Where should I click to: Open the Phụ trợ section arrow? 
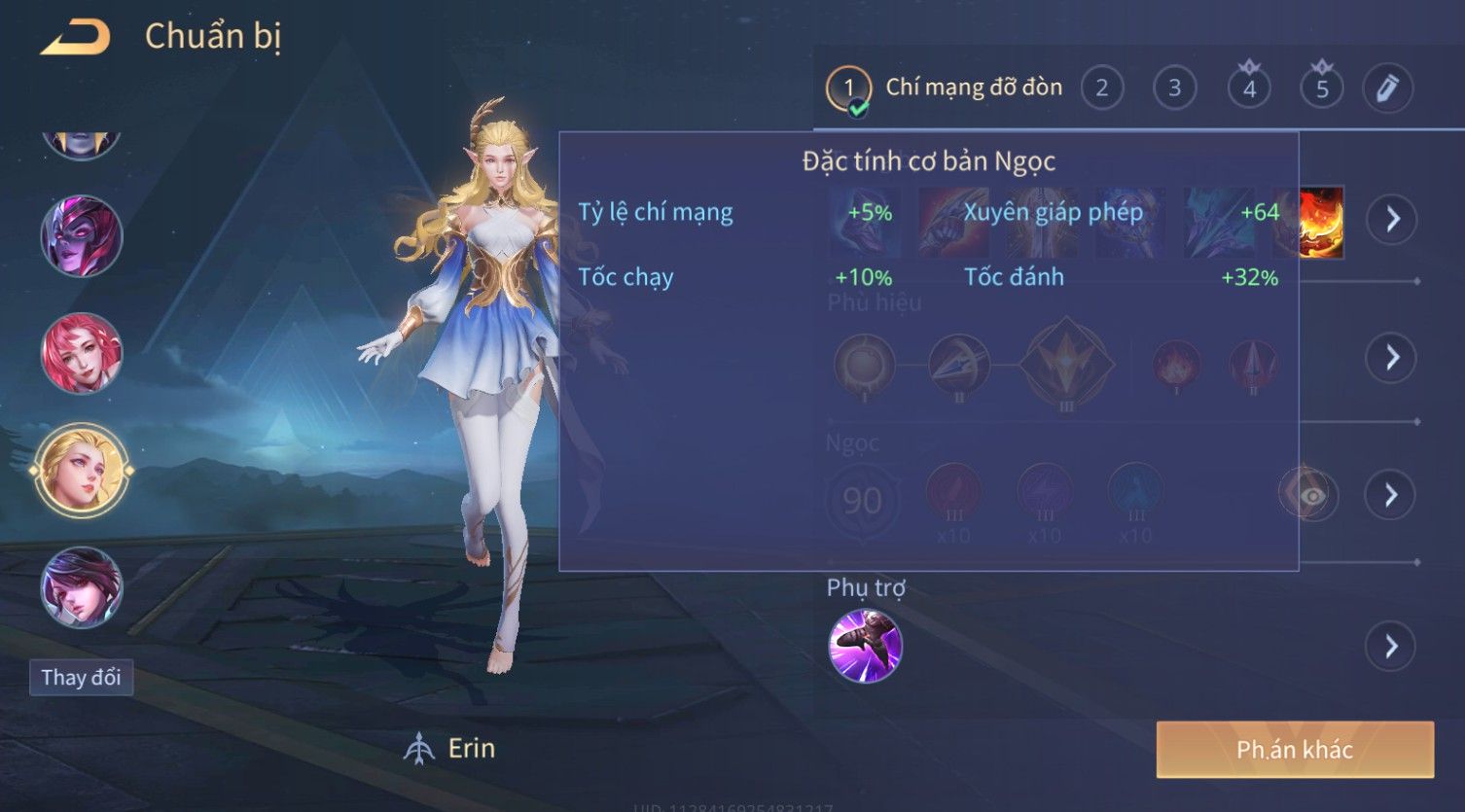click(1392, 646)
